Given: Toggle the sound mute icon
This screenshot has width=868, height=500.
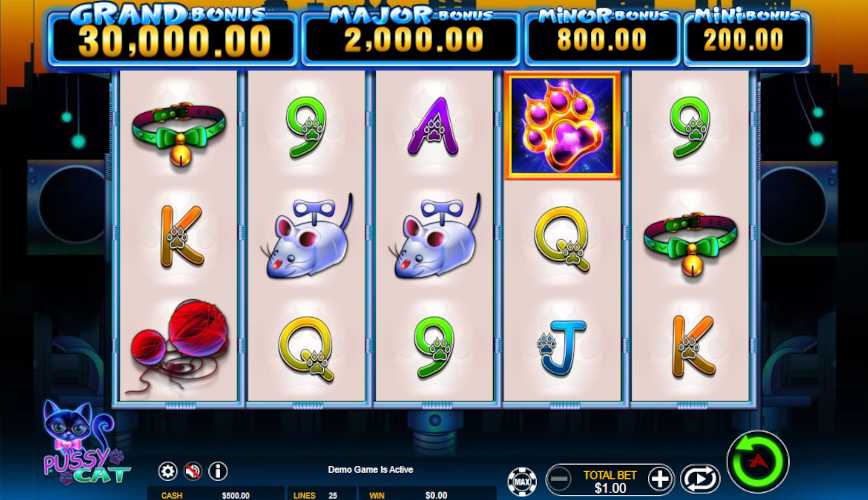Looking at the screenshot, I should coord(193,471).
